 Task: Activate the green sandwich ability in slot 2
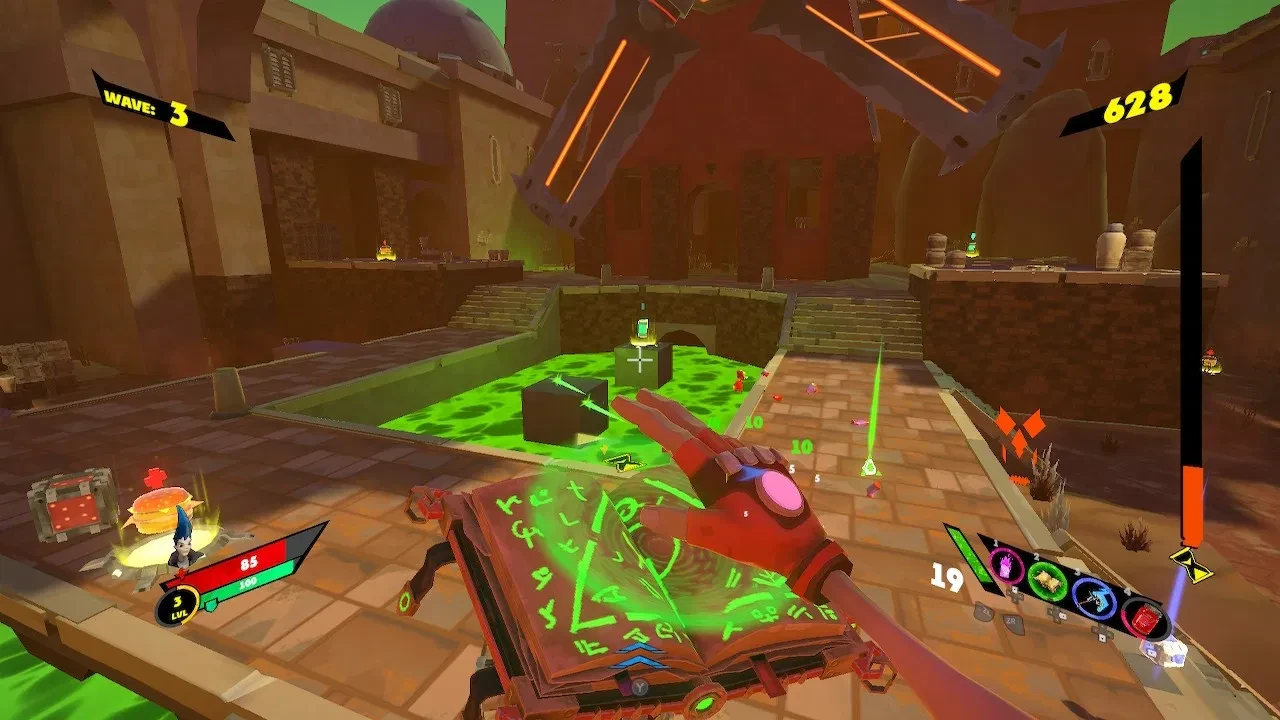click(x=1048, y=579)
